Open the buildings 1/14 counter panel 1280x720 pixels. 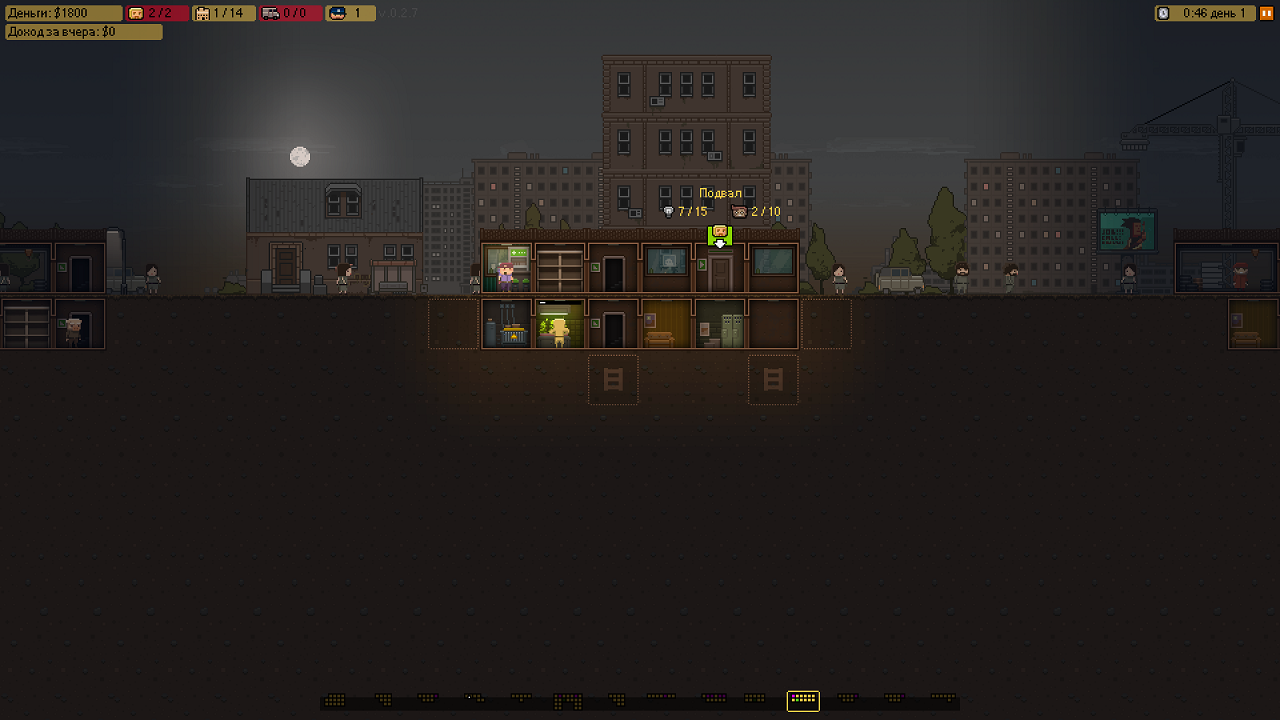tap(224, 13)
